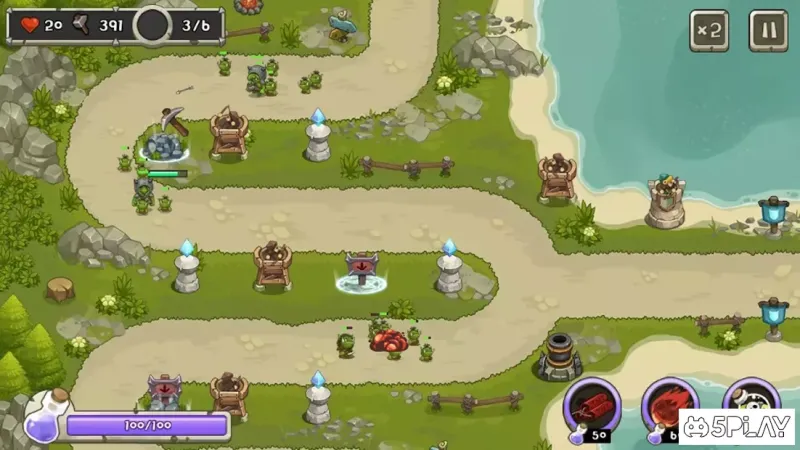The width and height of the screenshot is (800, 450).
Task: Toggle the x2 game speed button
Action: pos(708,30)
